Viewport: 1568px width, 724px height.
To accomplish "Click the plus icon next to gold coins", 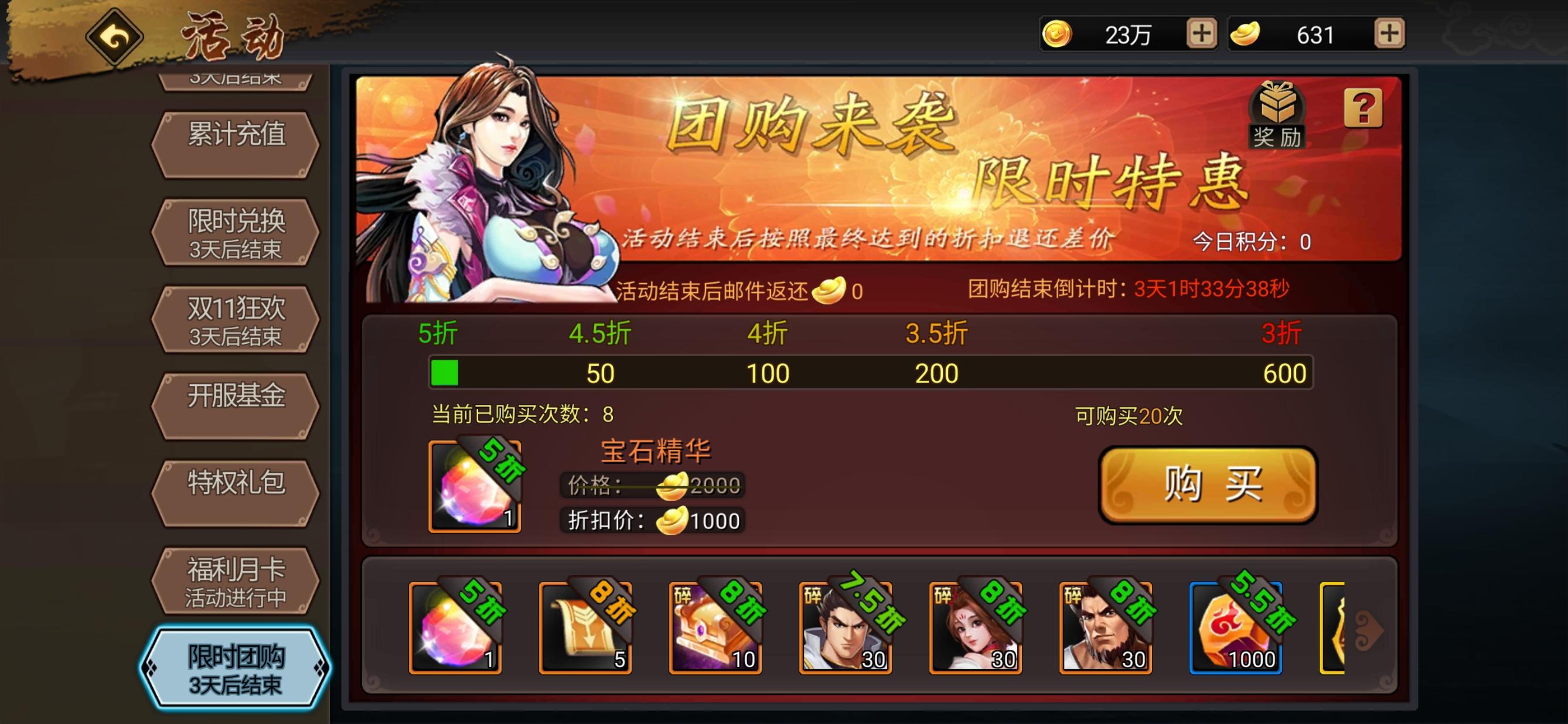I will [1202, 35].
